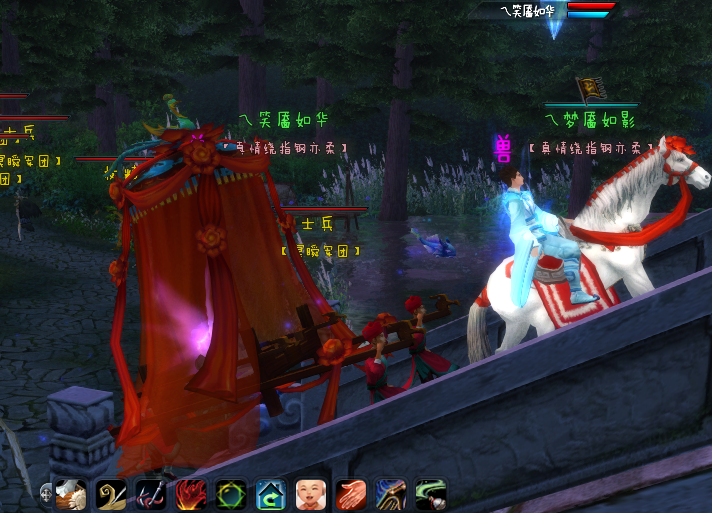
Task: Use the green swirl potion icon
Action: click(431, 494)
